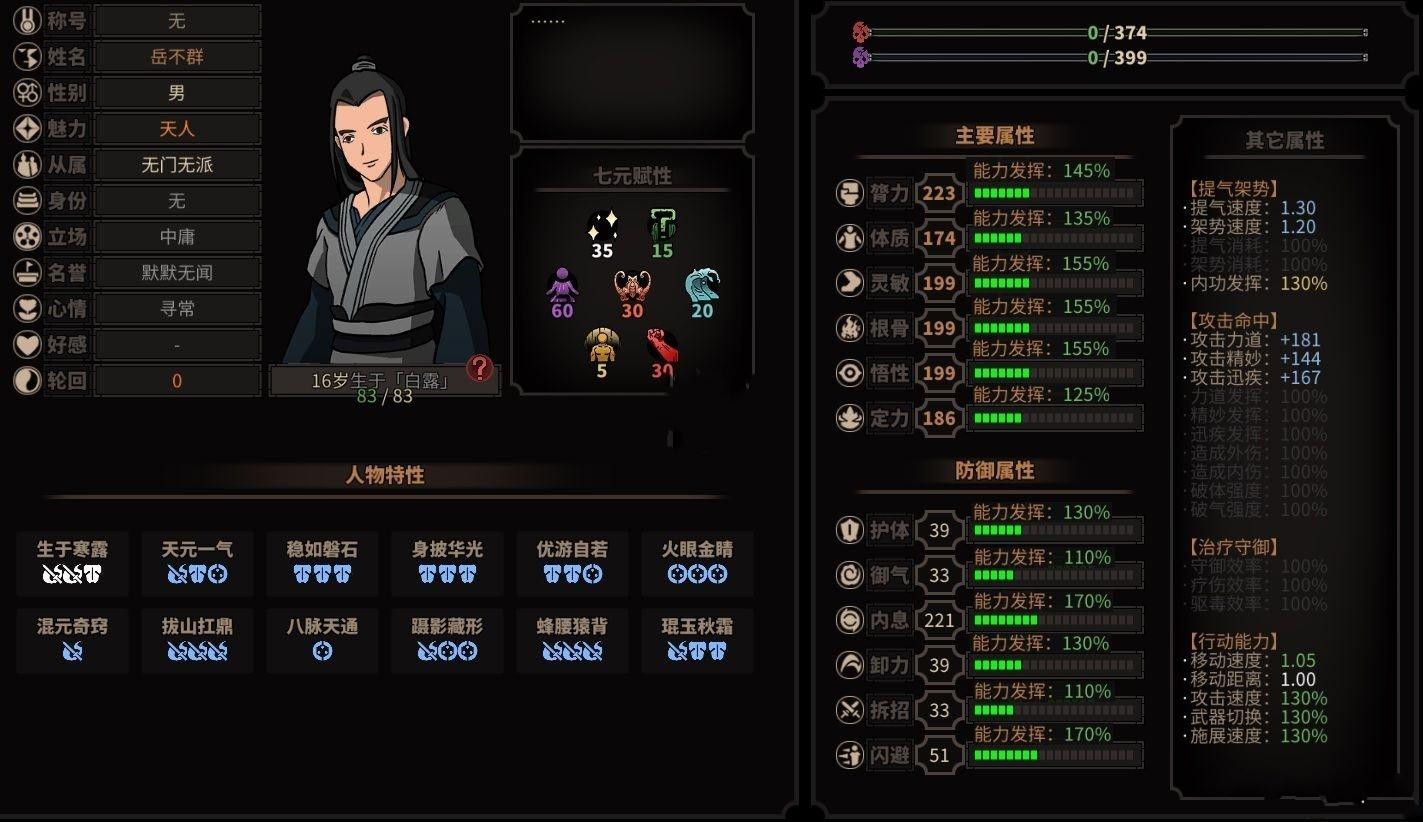The width and height of the screenshot is (1423, 822).
Task: Click the red question mark help icon
Action: pos(480,369)
